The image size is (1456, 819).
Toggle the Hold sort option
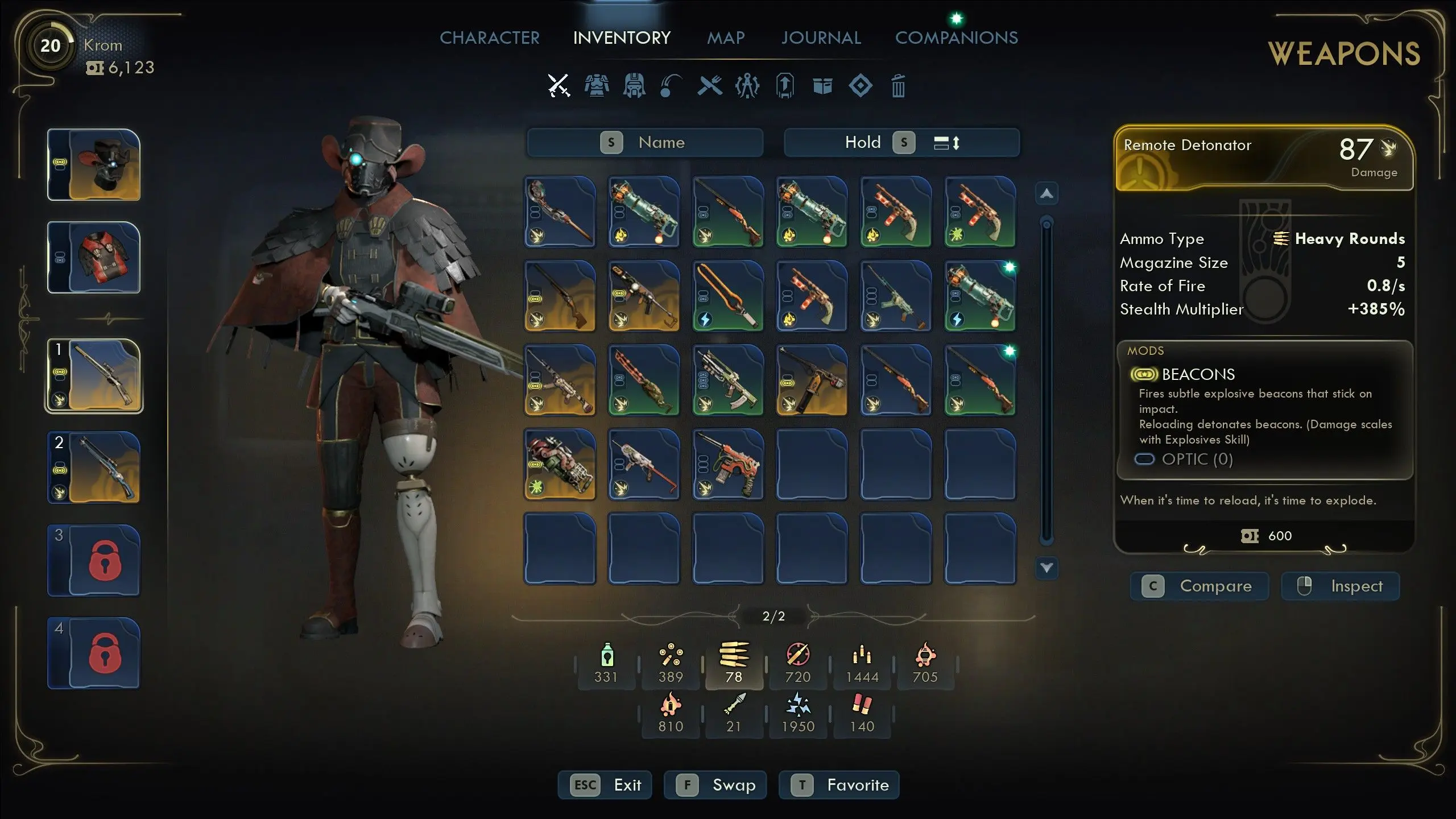coord(863,142)
